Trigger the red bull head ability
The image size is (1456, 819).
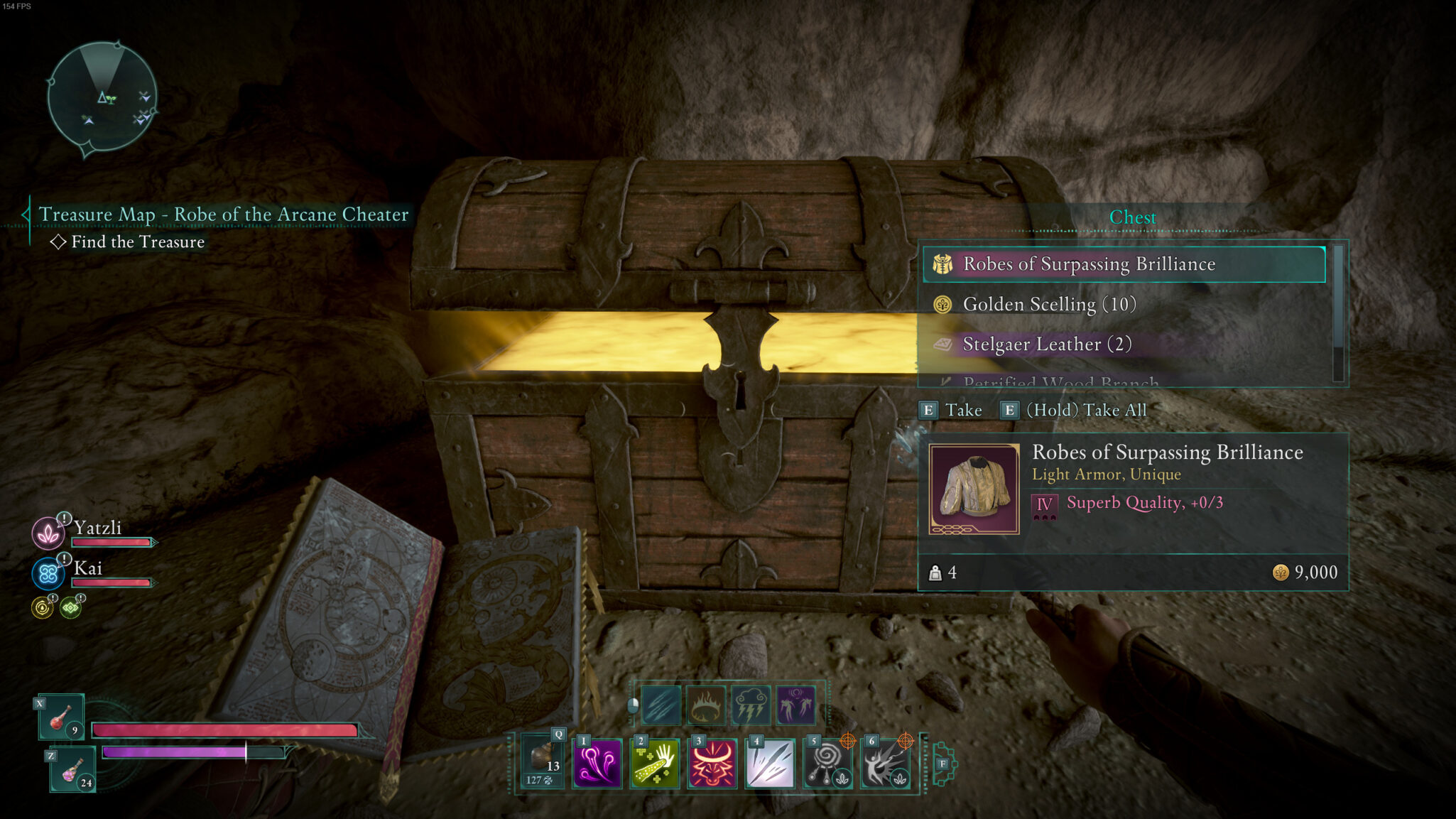click(712, 764)
